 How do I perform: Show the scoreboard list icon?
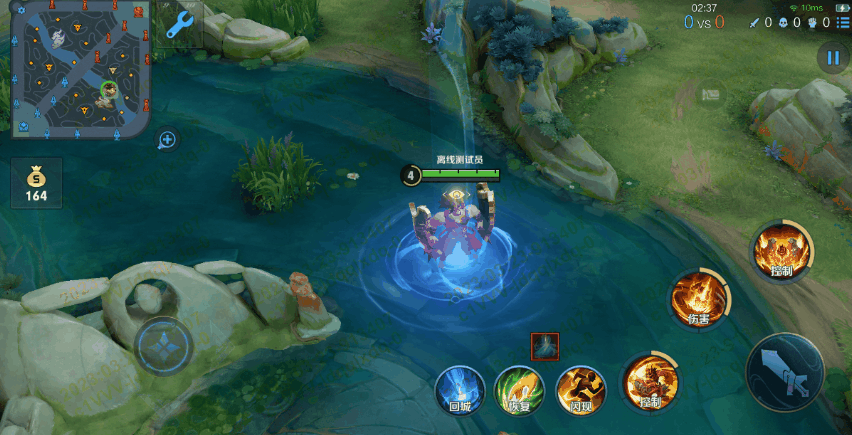pos(843,22)
